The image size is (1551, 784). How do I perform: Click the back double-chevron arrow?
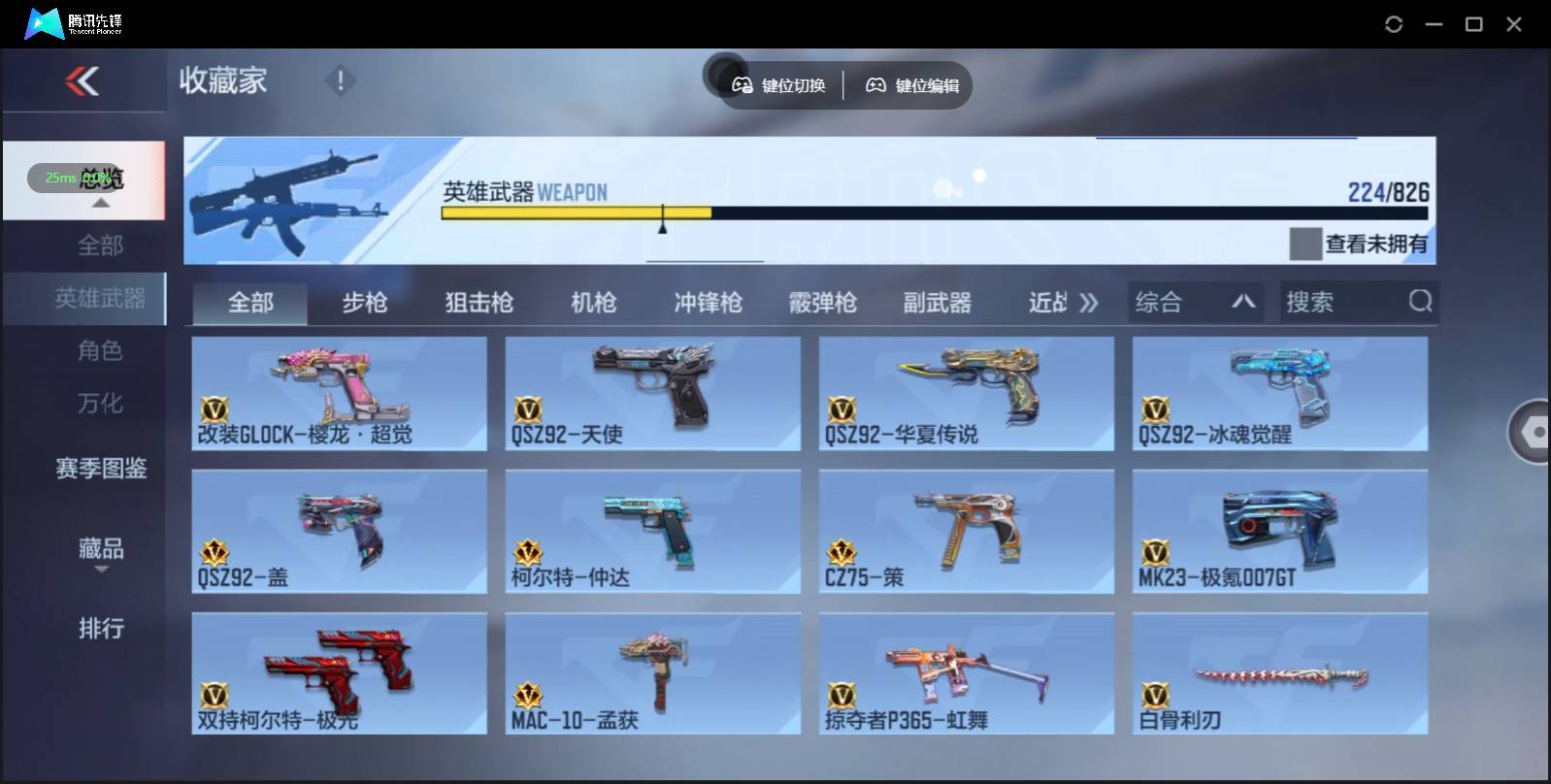83,82
